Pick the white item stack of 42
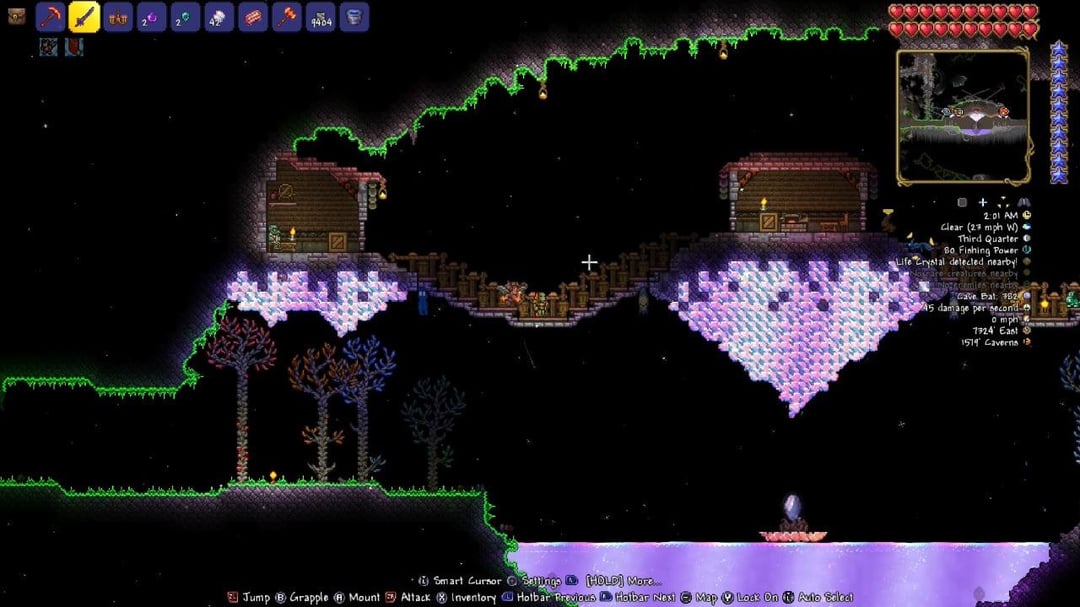Screen dimensions: 1080x607 220,17
